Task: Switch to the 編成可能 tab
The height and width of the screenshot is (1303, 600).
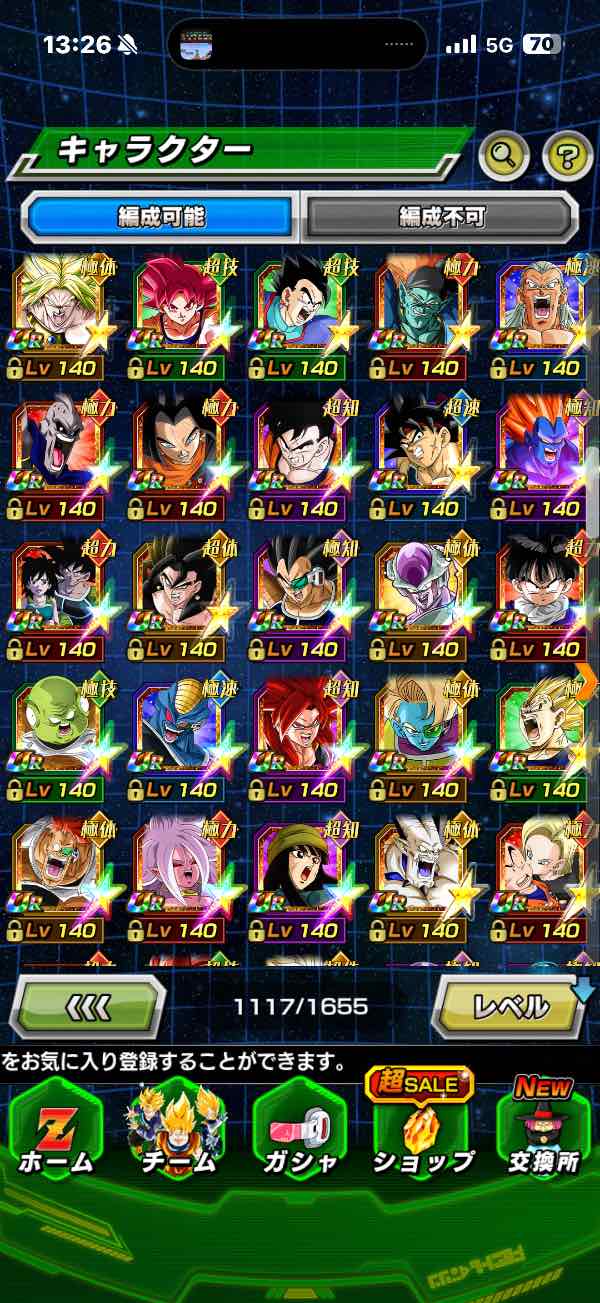Action: (x=160, y=216)
